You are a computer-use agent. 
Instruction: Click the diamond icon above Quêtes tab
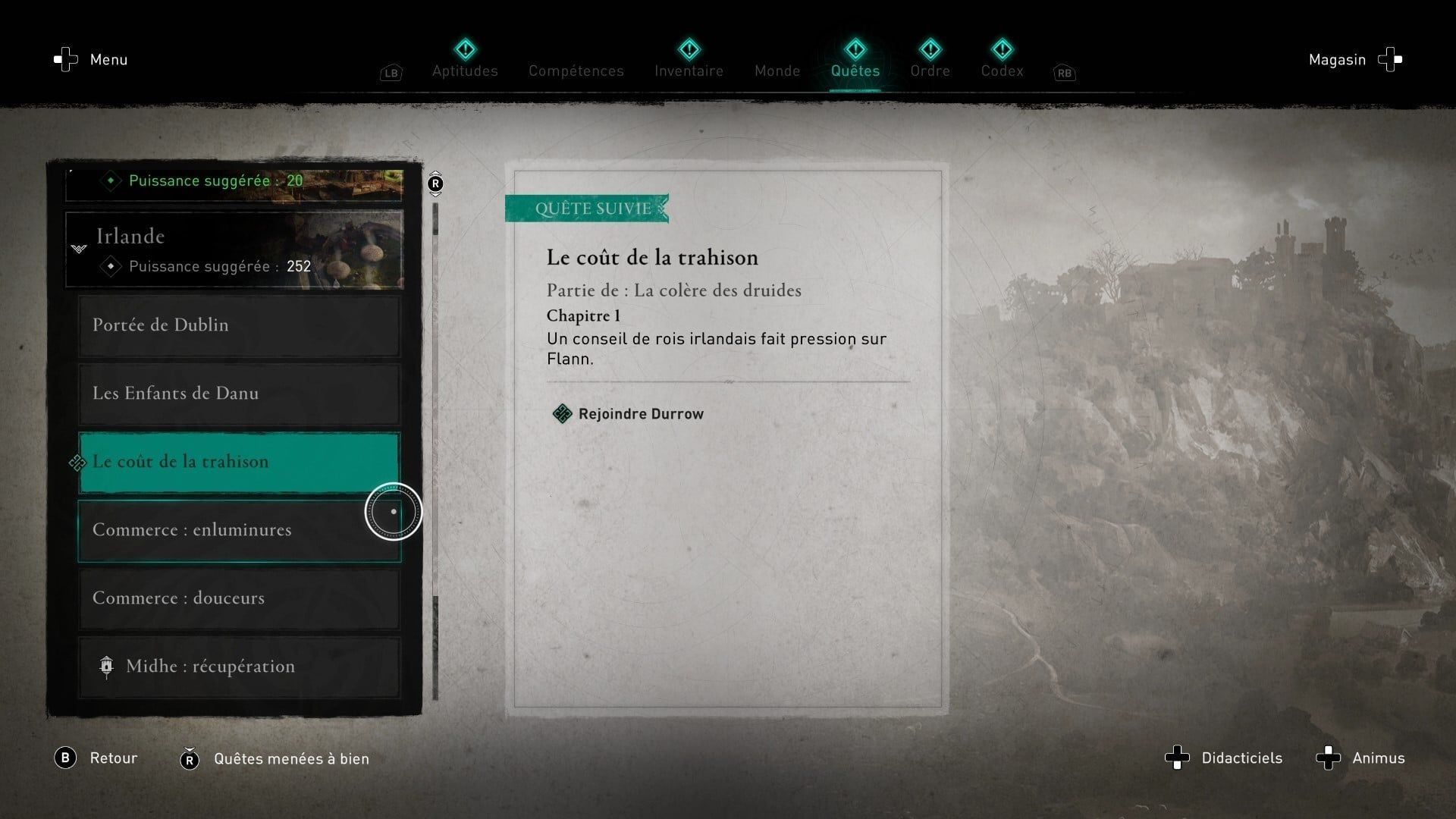855,49
